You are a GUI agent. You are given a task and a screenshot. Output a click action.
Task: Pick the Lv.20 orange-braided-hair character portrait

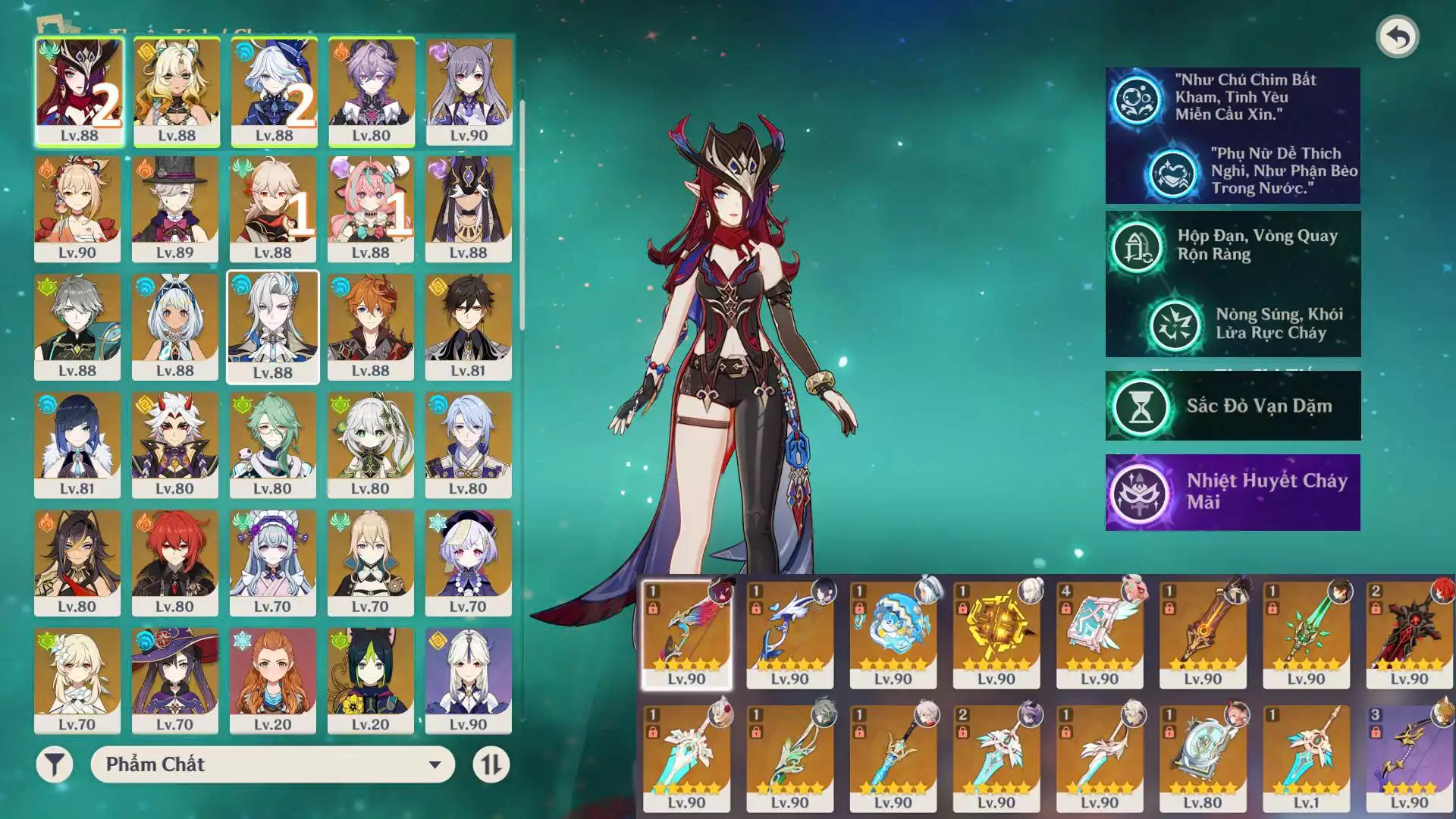[x=273, y=680]
